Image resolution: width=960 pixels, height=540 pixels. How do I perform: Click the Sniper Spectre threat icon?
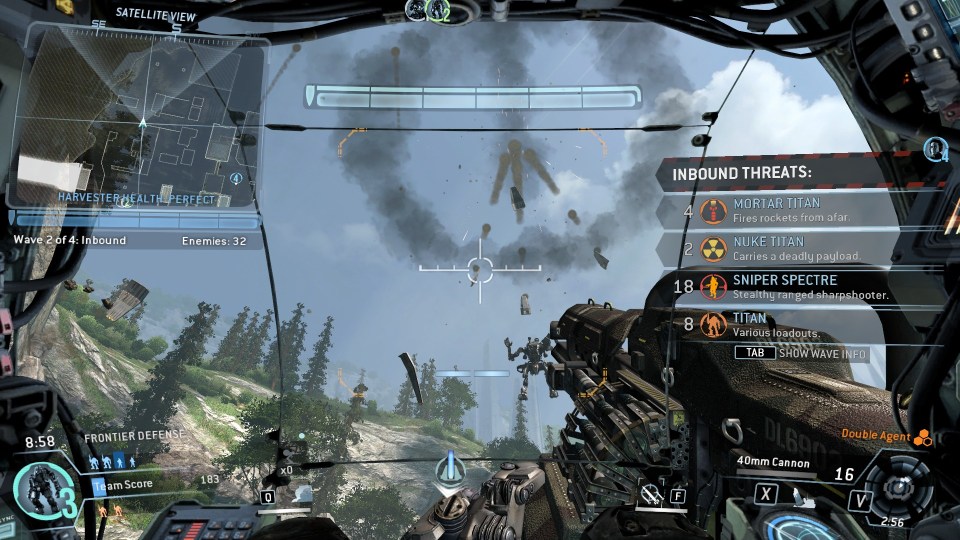point(713,287)
